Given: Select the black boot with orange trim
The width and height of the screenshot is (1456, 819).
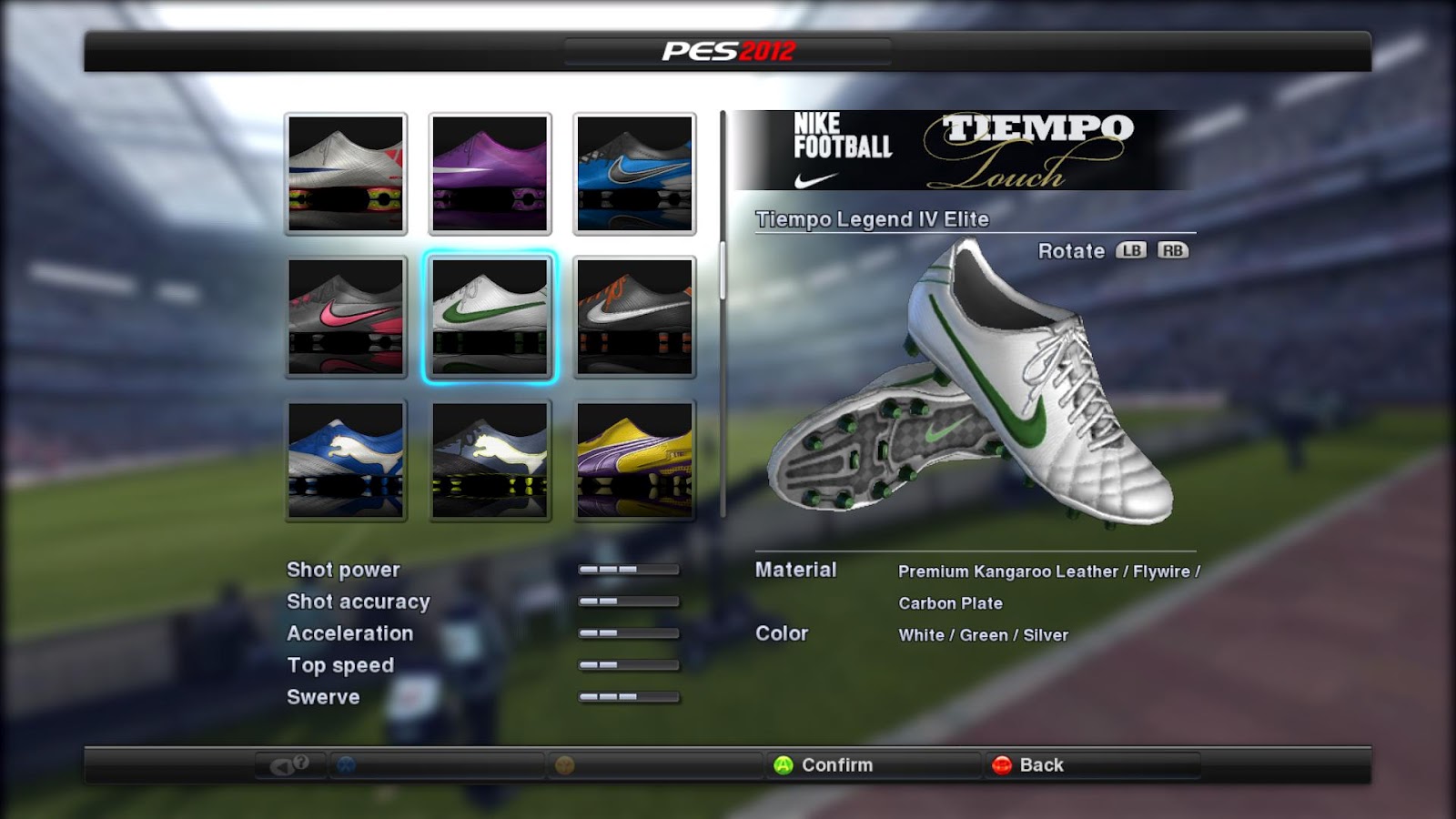Looking at the screenshot, I should [x=634, y=316].
